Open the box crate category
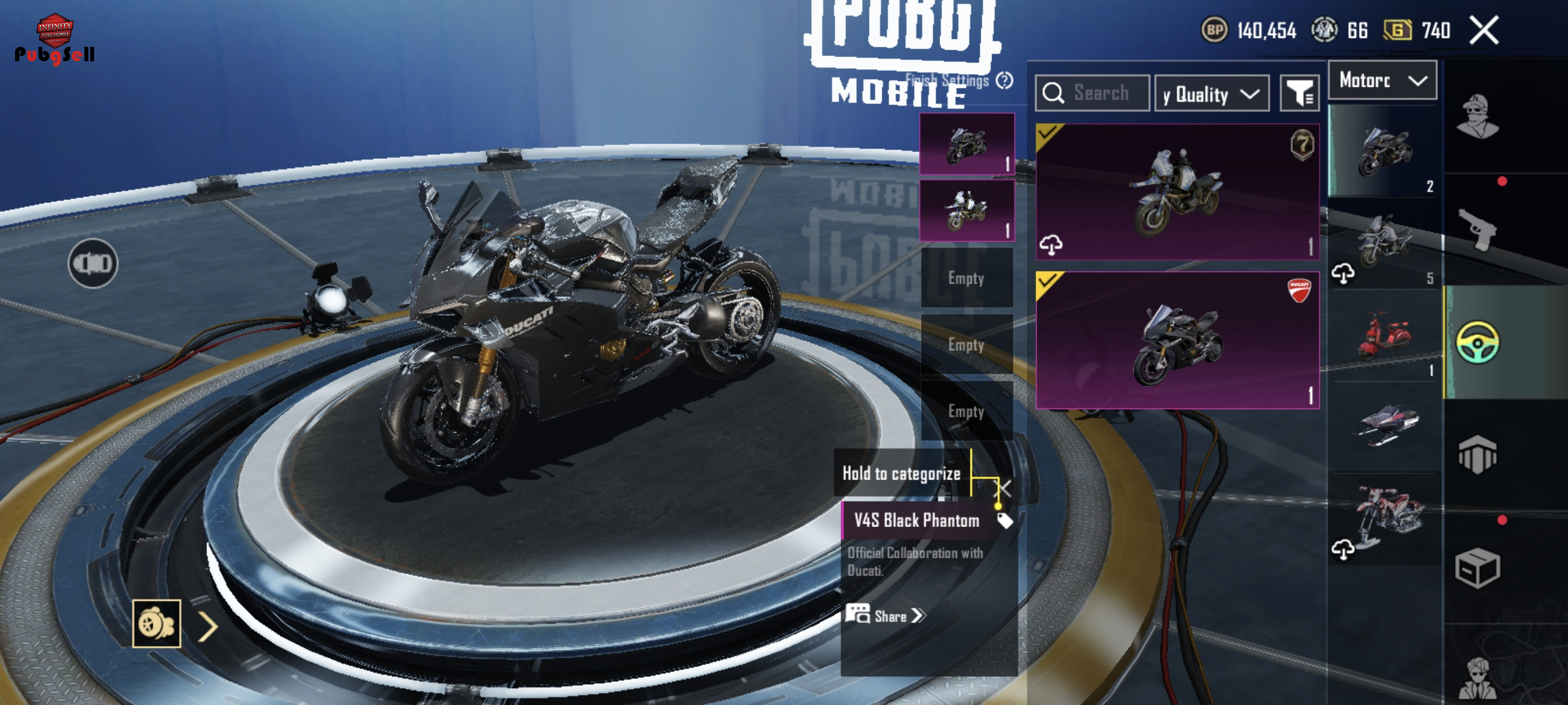This screenshot has width=1568, height=705. pos(1478,569)
